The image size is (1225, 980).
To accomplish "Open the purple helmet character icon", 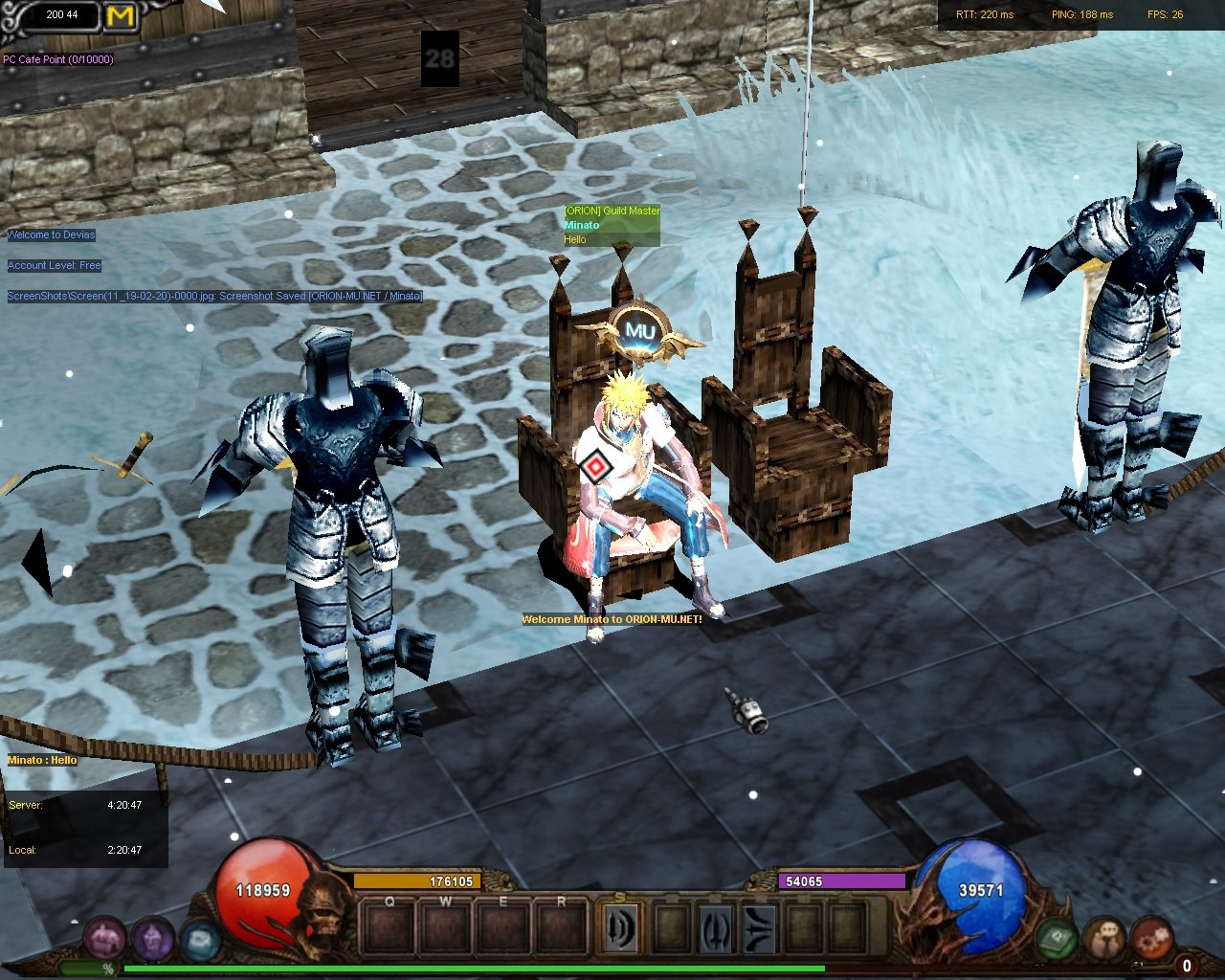I will pos(152,938).
